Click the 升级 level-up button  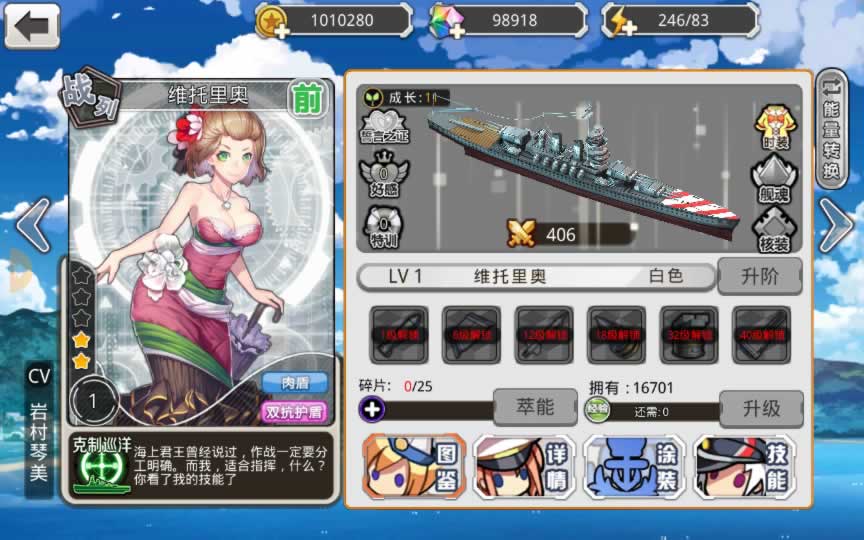pos(760,407)
